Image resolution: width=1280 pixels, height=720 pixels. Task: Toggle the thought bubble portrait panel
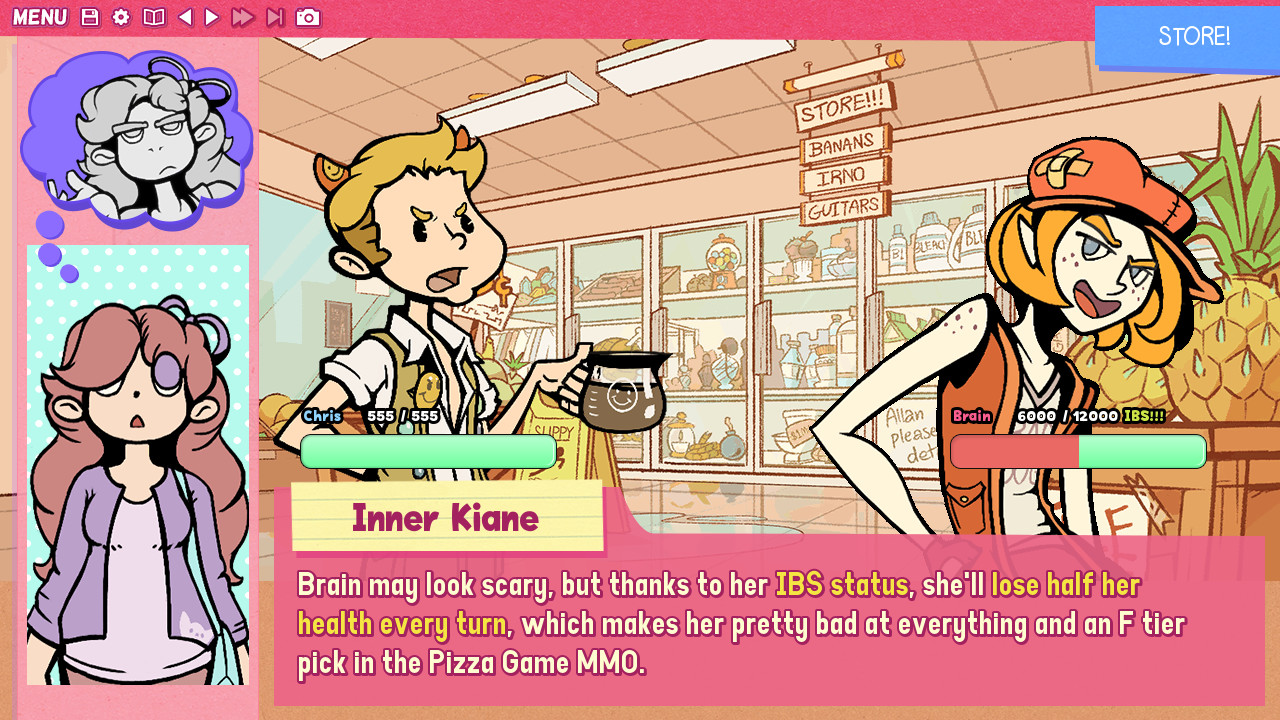point(134,140)
